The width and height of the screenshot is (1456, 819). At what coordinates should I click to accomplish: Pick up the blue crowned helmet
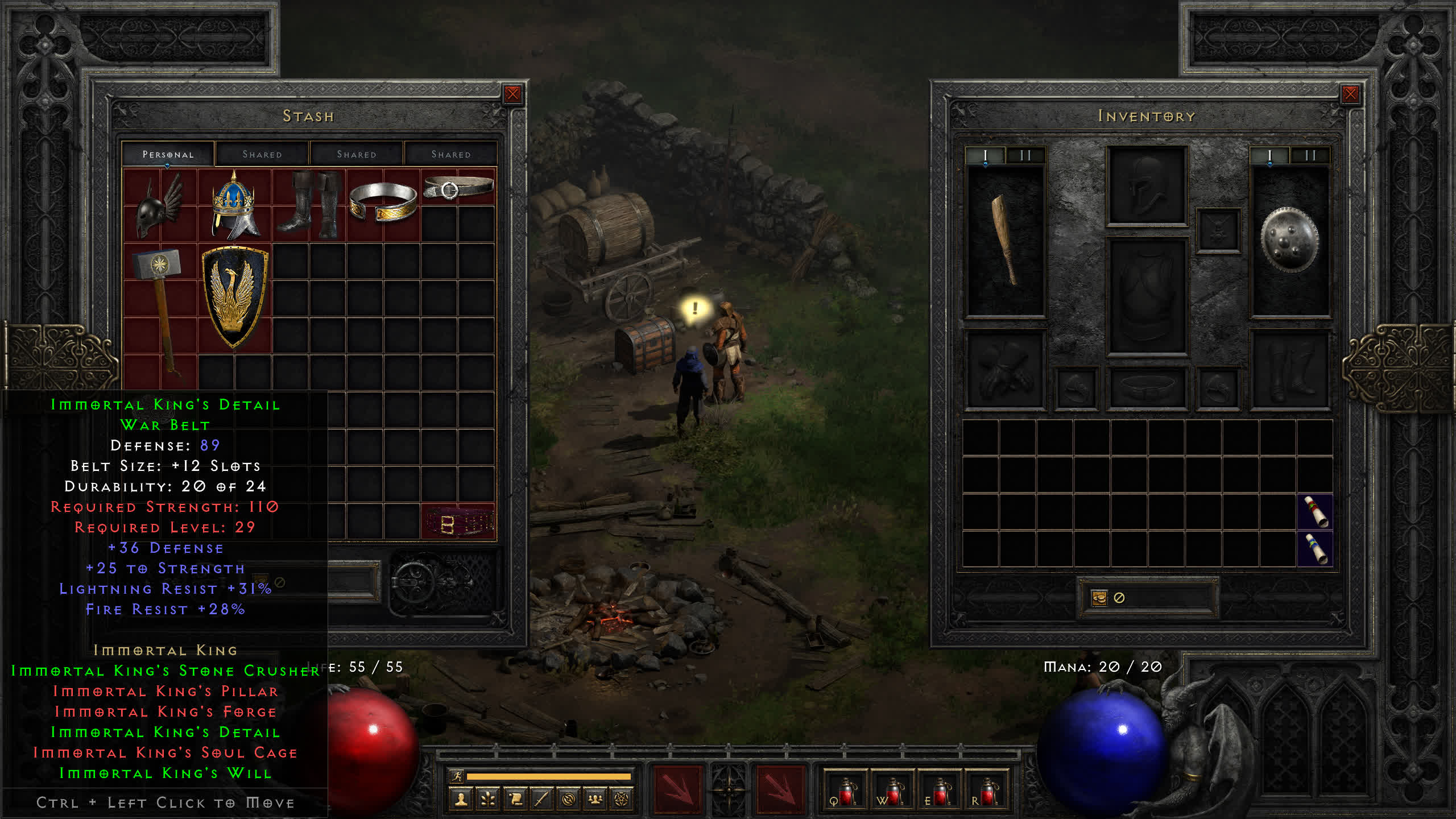[x=234, y=206]
